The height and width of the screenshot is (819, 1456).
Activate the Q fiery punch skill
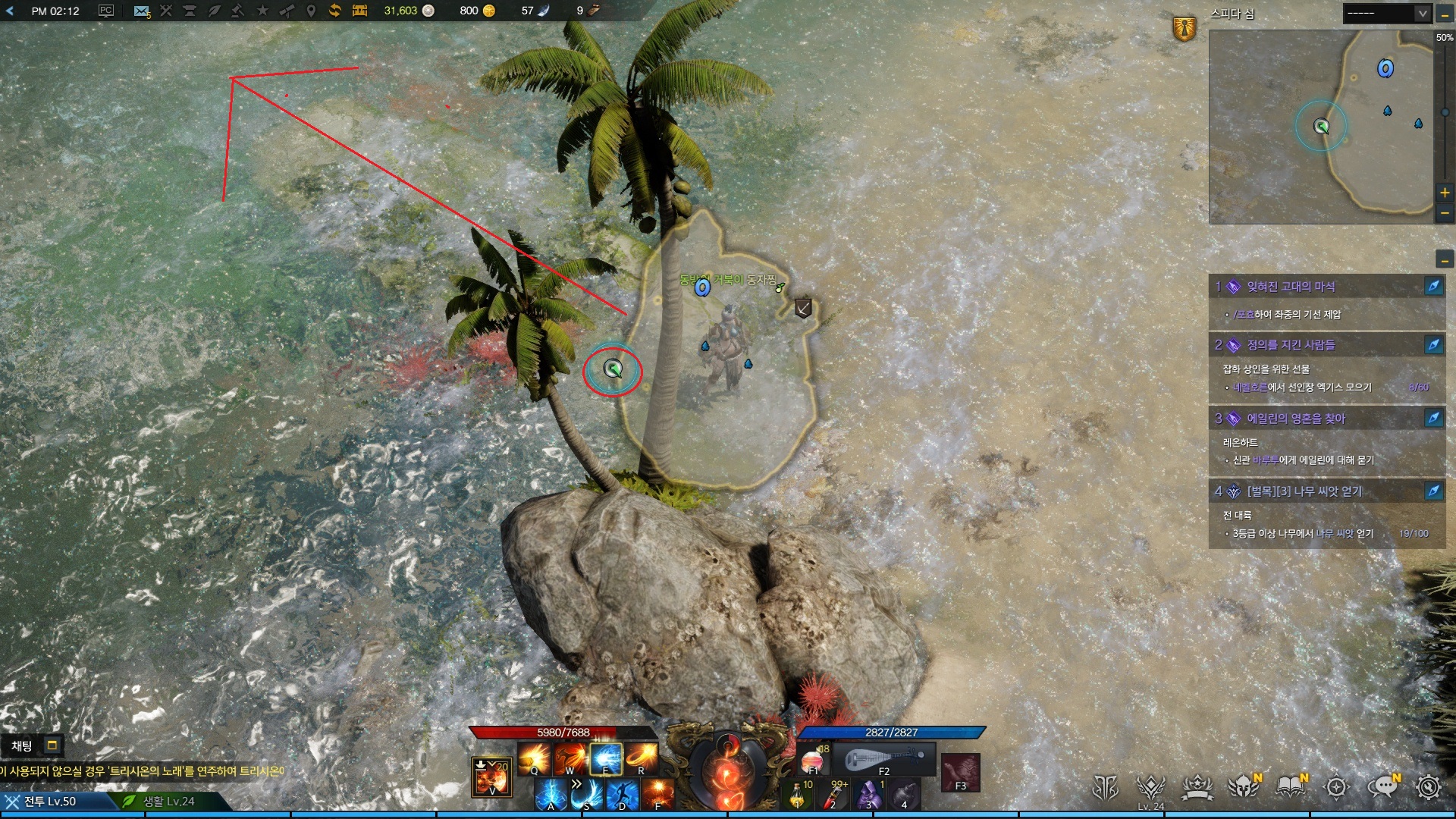[535, 758]
